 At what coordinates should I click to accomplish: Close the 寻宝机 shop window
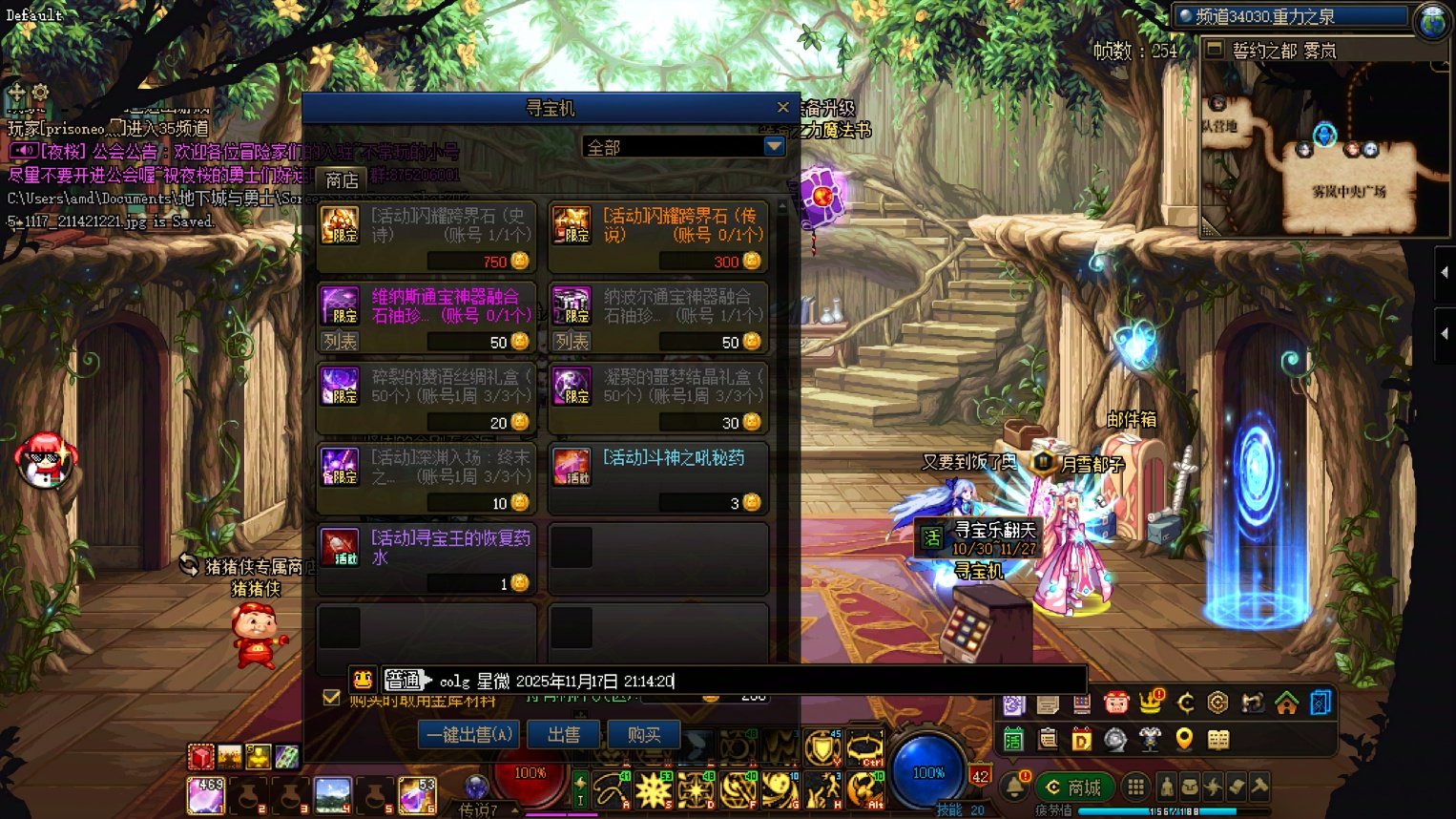pyautogui.click(x=782, y=108)
